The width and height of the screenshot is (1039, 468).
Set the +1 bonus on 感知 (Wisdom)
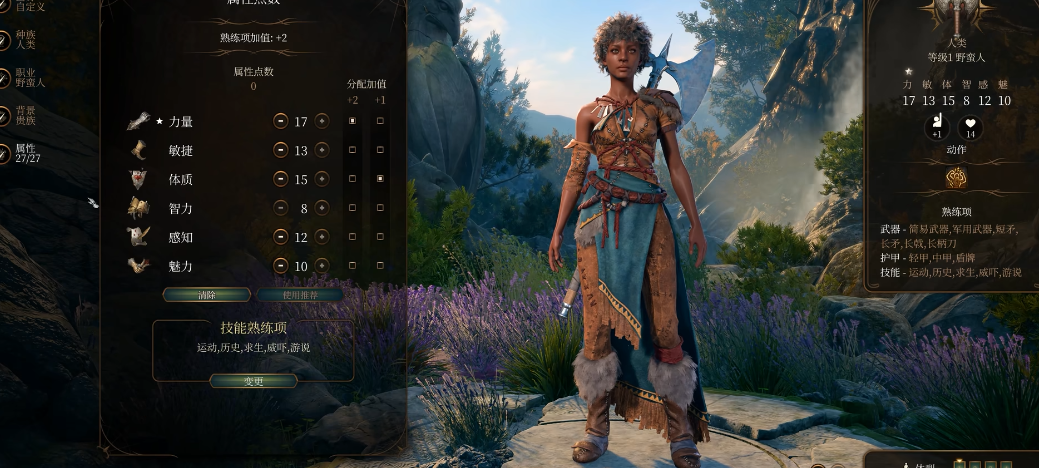pyautogui.click(x=380, y=237)
